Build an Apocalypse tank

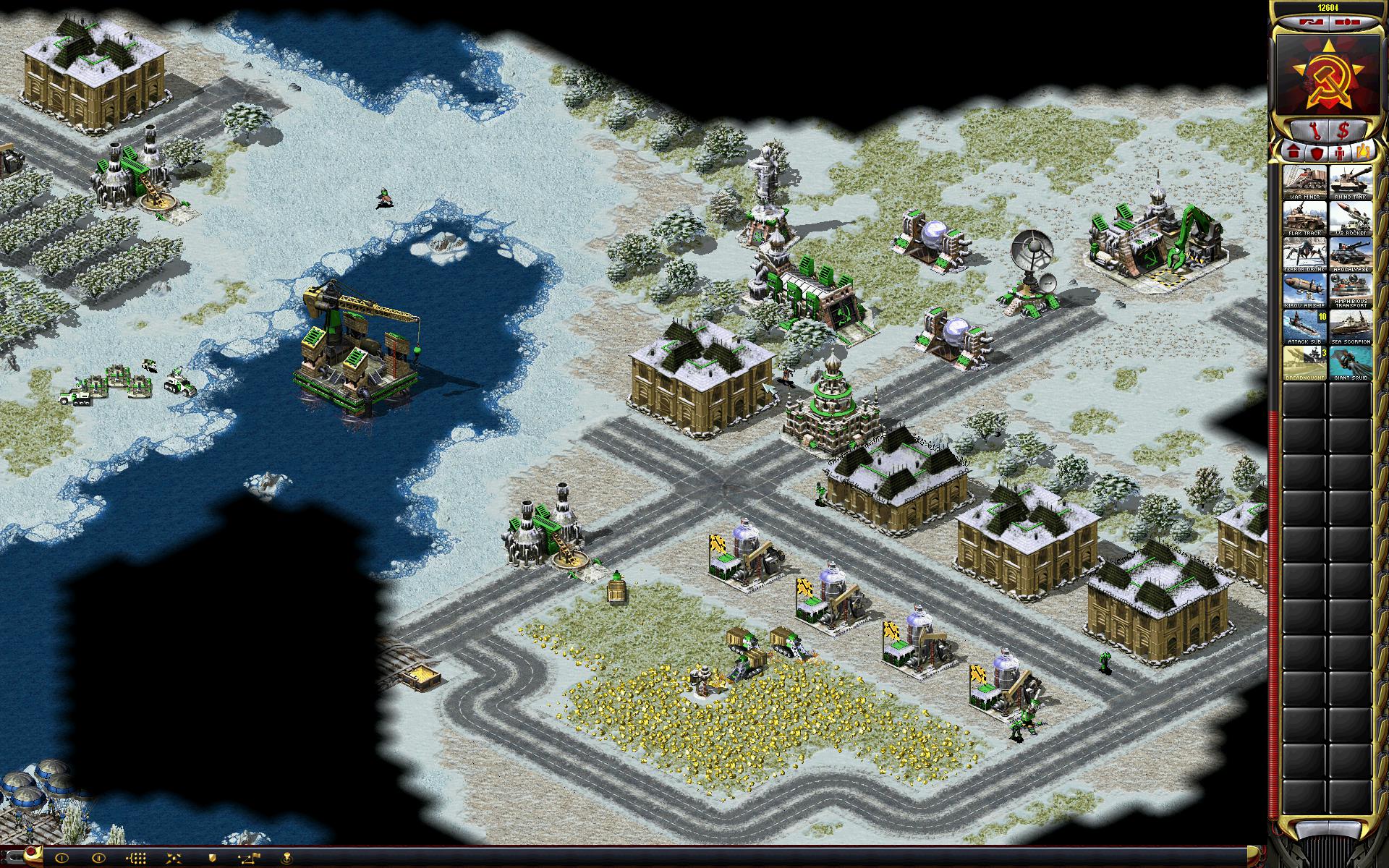point(1351,255)
